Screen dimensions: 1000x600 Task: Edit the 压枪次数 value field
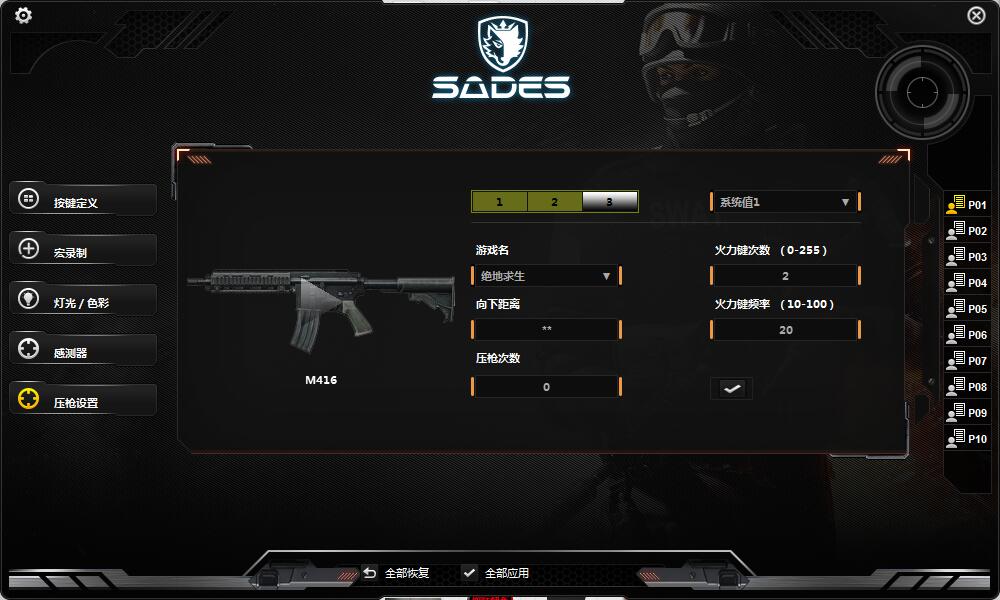(546, 386)
